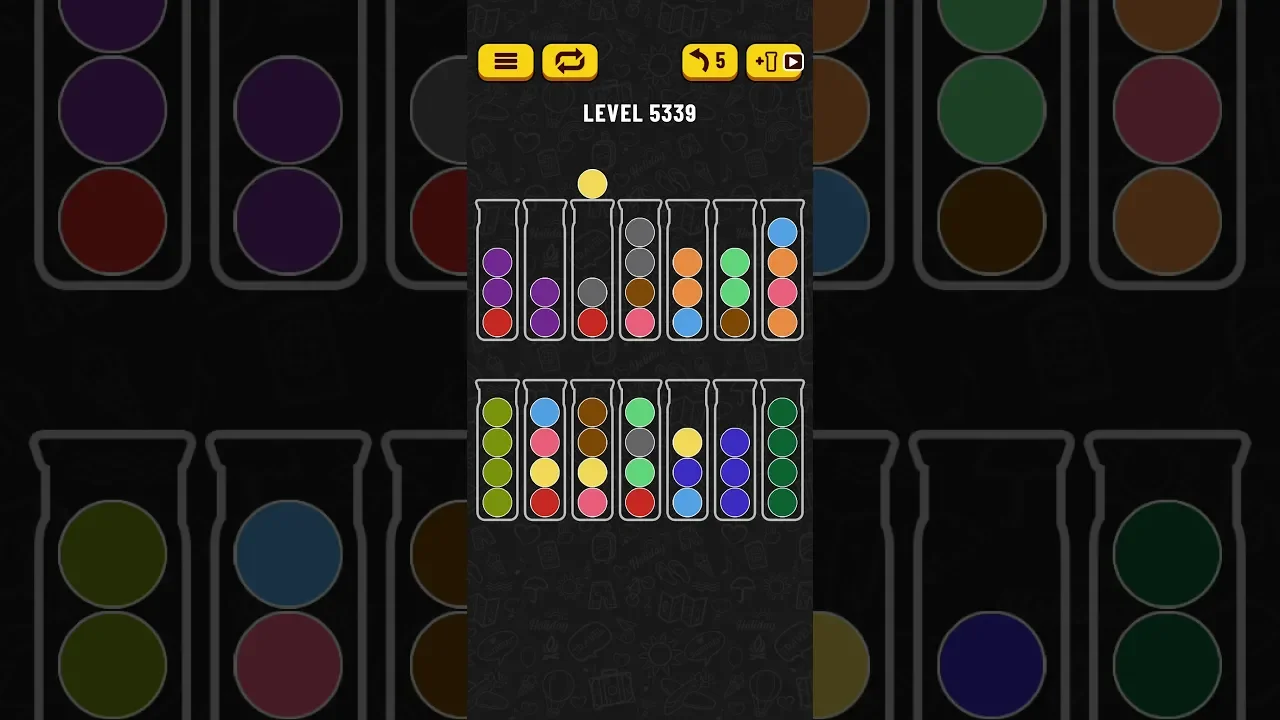The image size is (1280, 720).
Task: Select the tube with two light green over brown
Action: (x=735, y=272)
